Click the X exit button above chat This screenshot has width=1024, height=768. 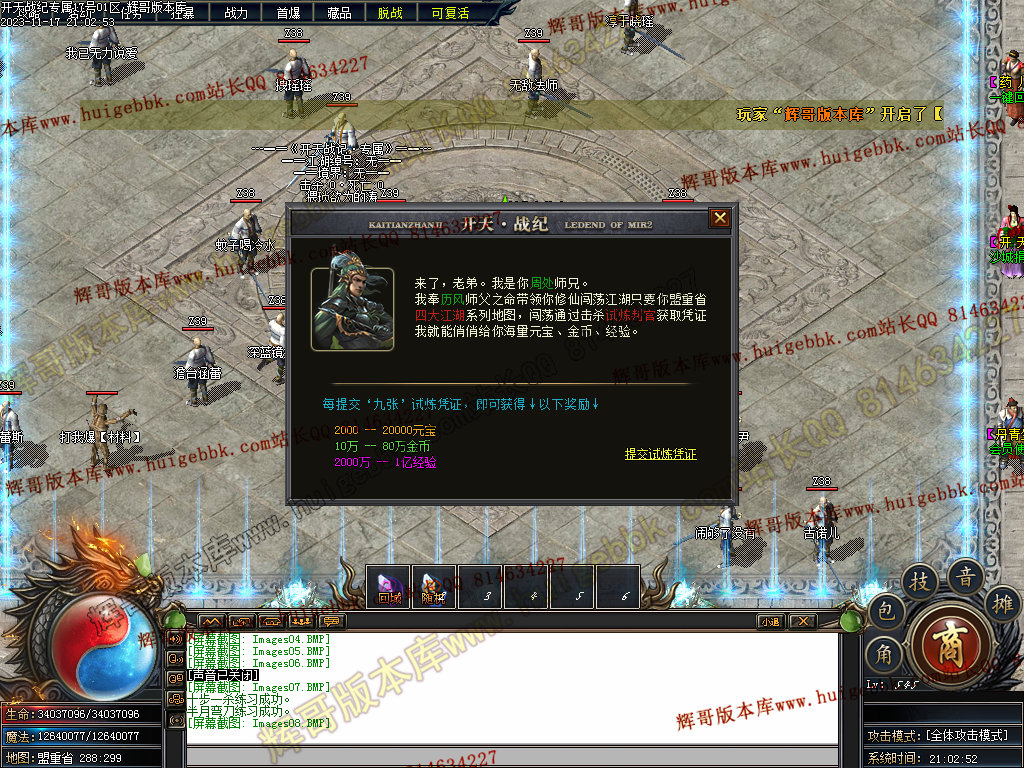802,621
